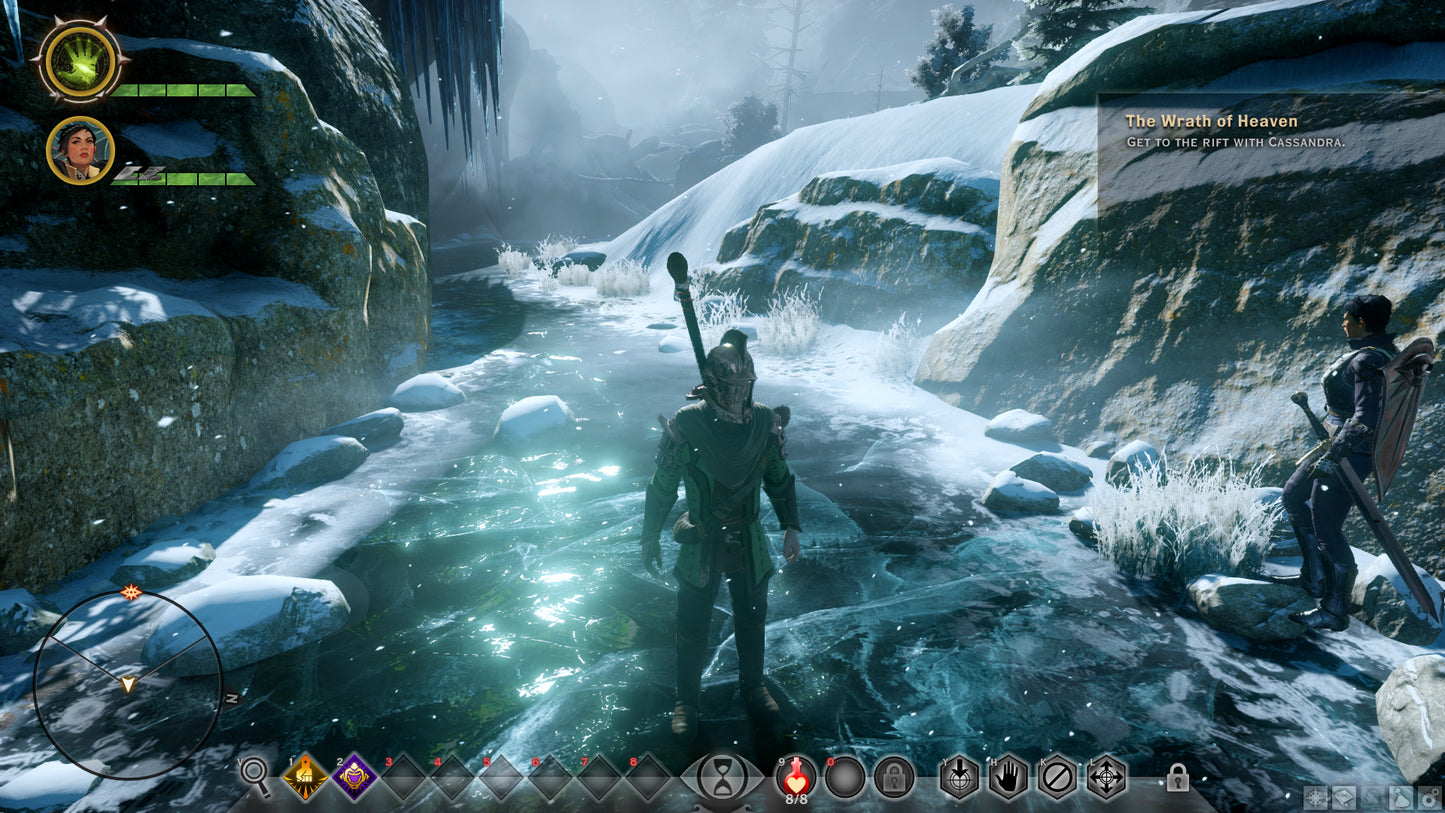Screen dimensions: 1445x813
Task: Select Cassandra's companion portrait
Action: [x=80, y=151]
